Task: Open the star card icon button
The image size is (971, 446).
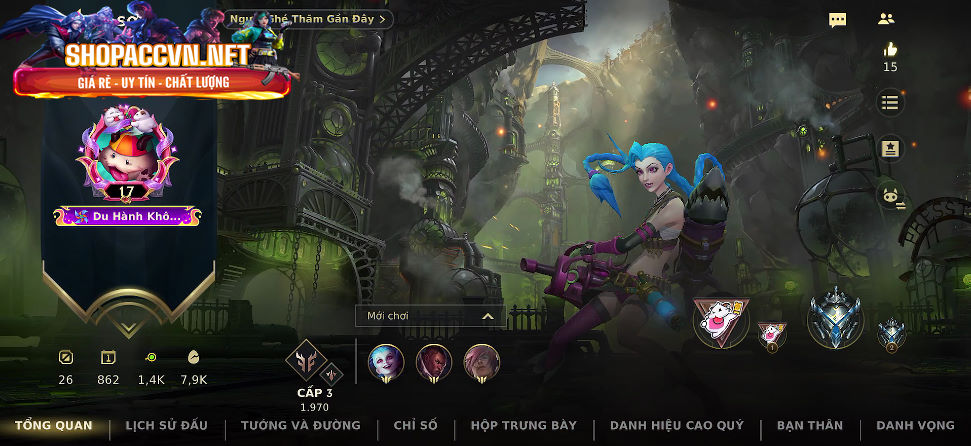Action: 890,149
